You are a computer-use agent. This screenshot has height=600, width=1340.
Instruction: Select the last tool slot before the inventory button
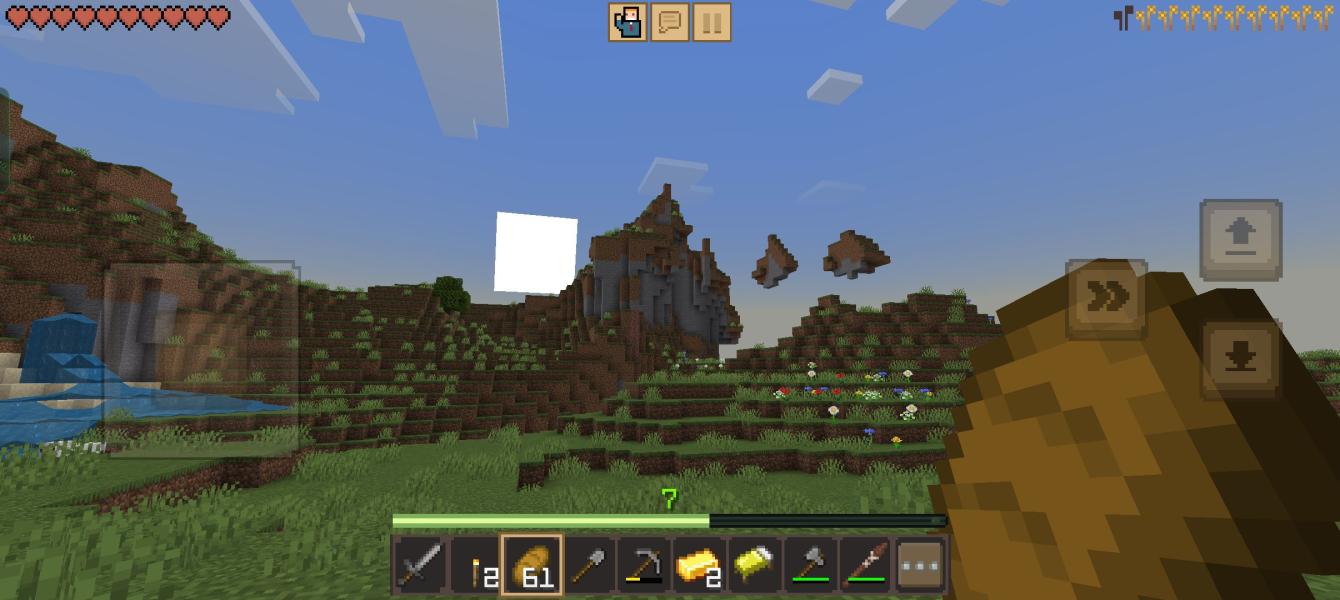click(x=866, y=565)
